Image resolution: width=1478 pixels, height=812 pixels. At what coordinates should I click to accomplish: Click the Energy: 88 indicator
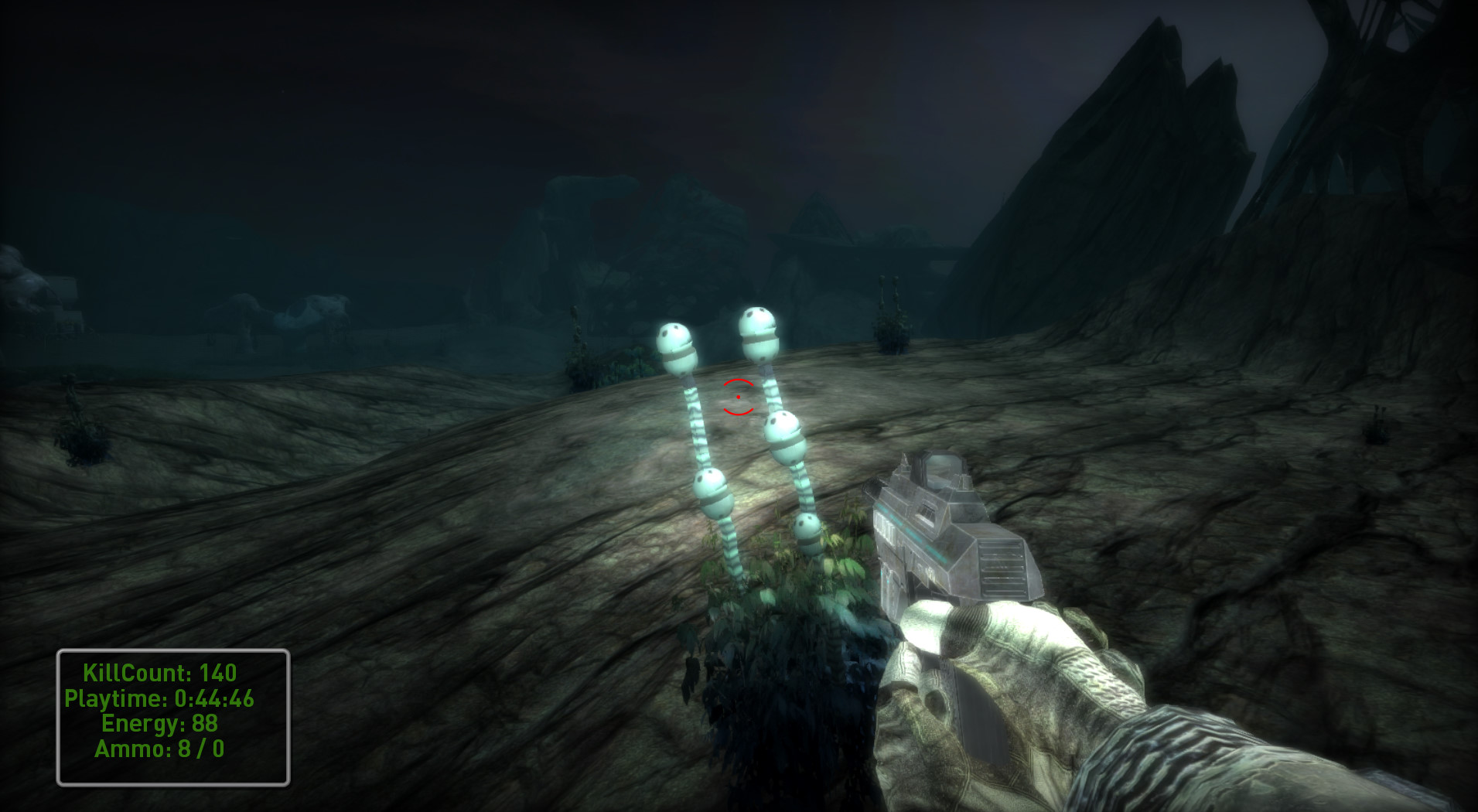(159, 723)
